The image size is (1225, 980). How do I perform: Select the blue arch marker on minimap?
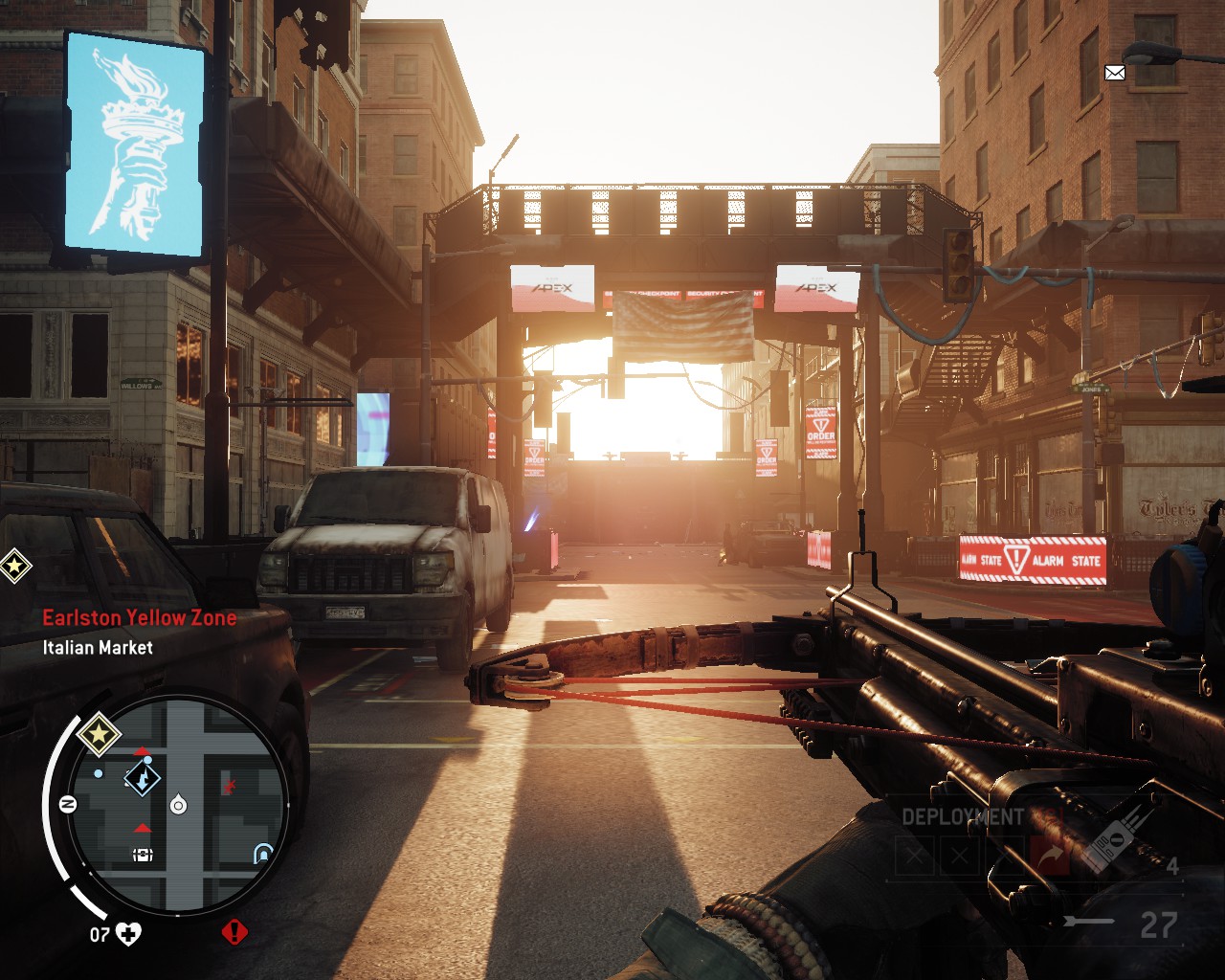263,853
